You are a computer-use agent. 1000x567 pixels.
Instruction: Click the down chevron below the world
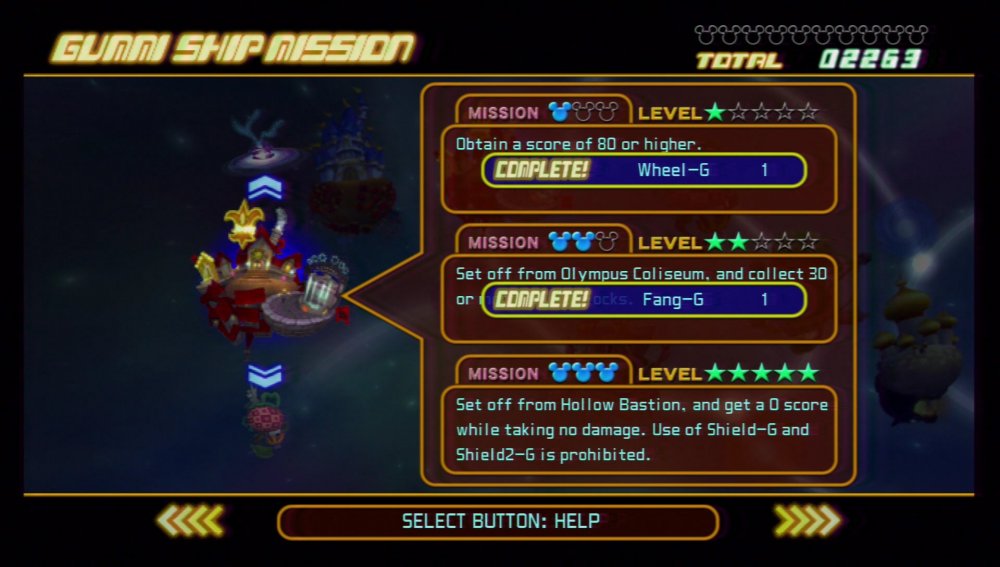pos(265,376)
